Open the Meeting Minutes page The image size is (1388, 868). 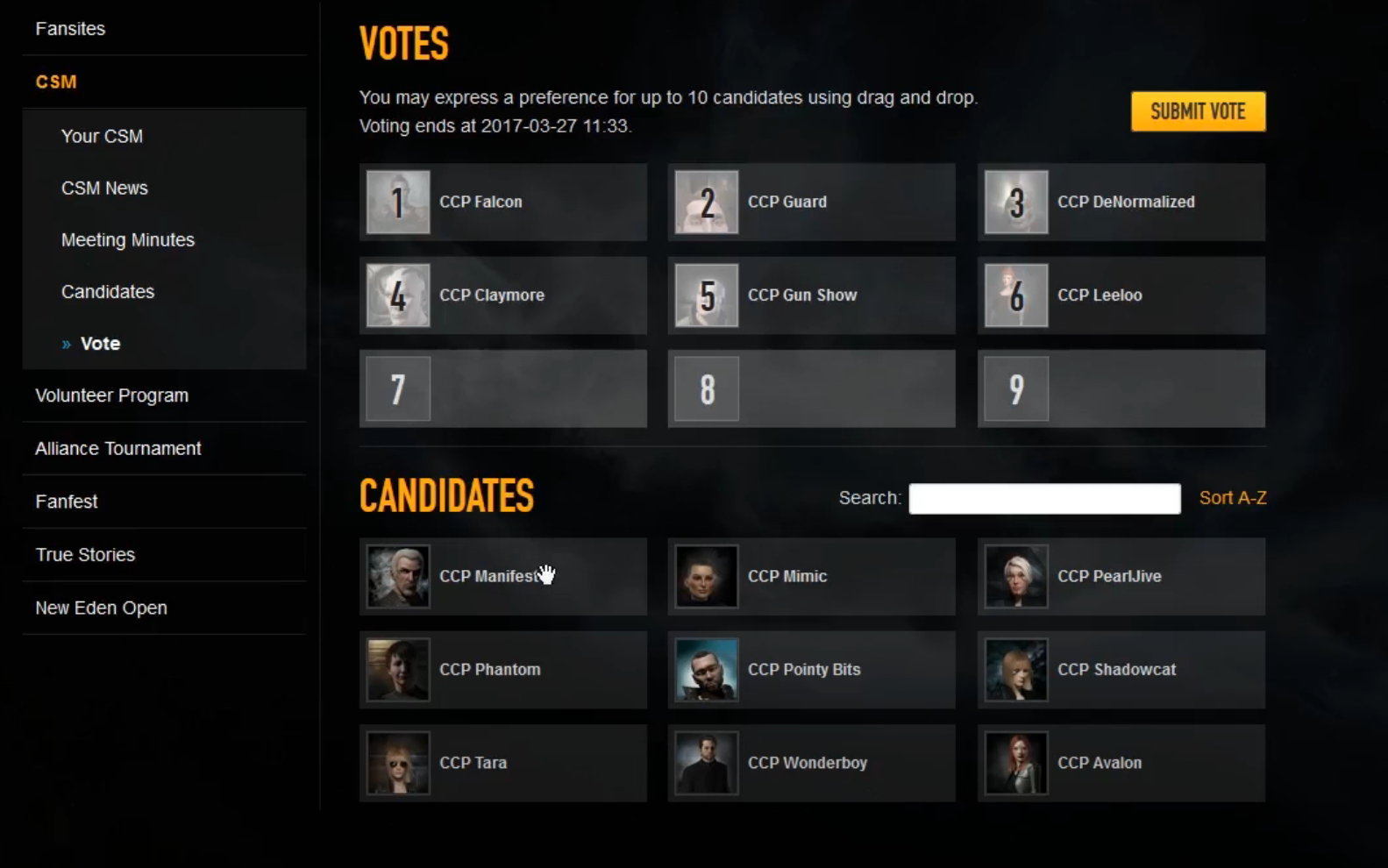(128, 239)
